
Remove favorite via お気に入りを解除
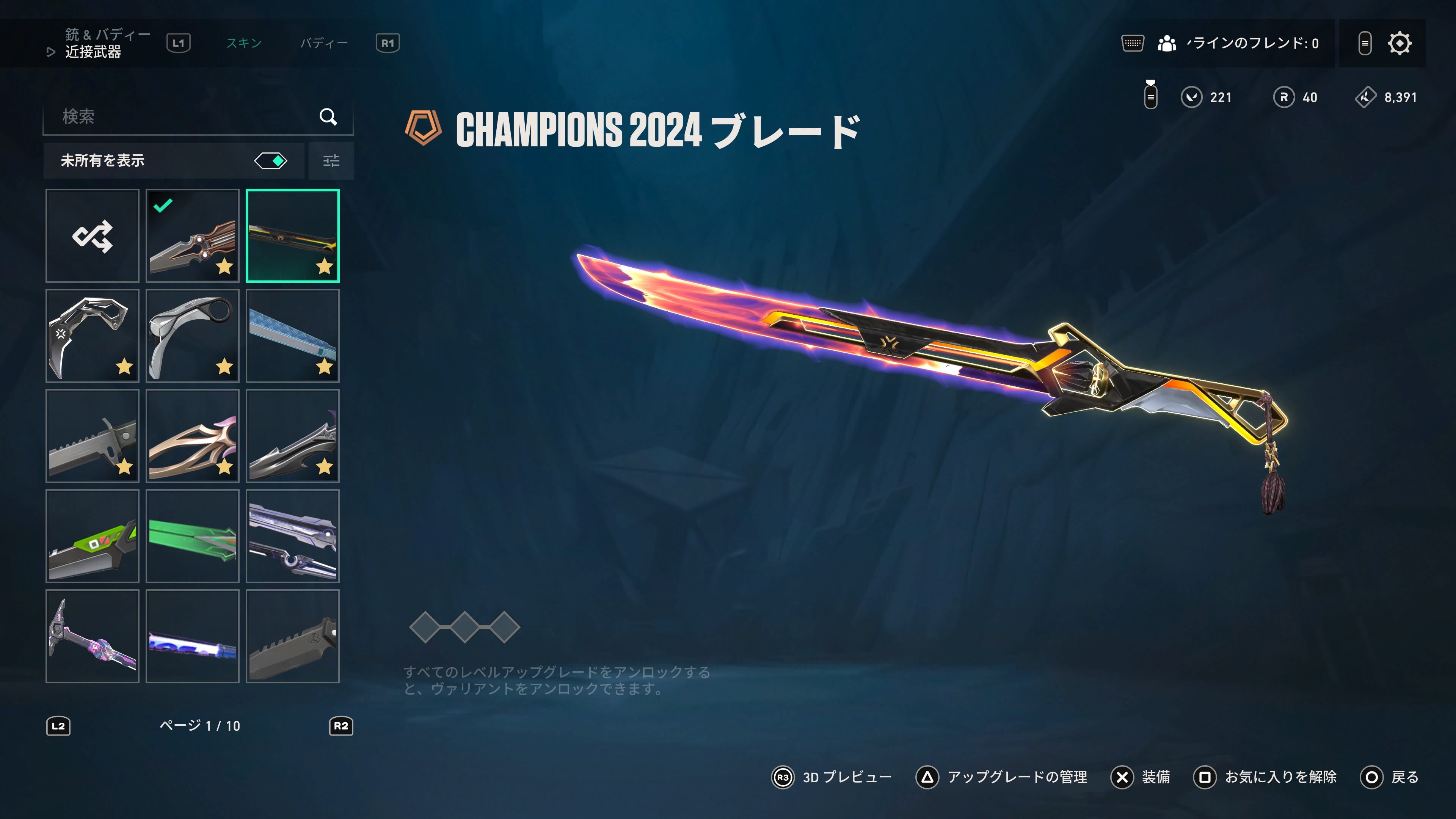(x=1265, y=777)
